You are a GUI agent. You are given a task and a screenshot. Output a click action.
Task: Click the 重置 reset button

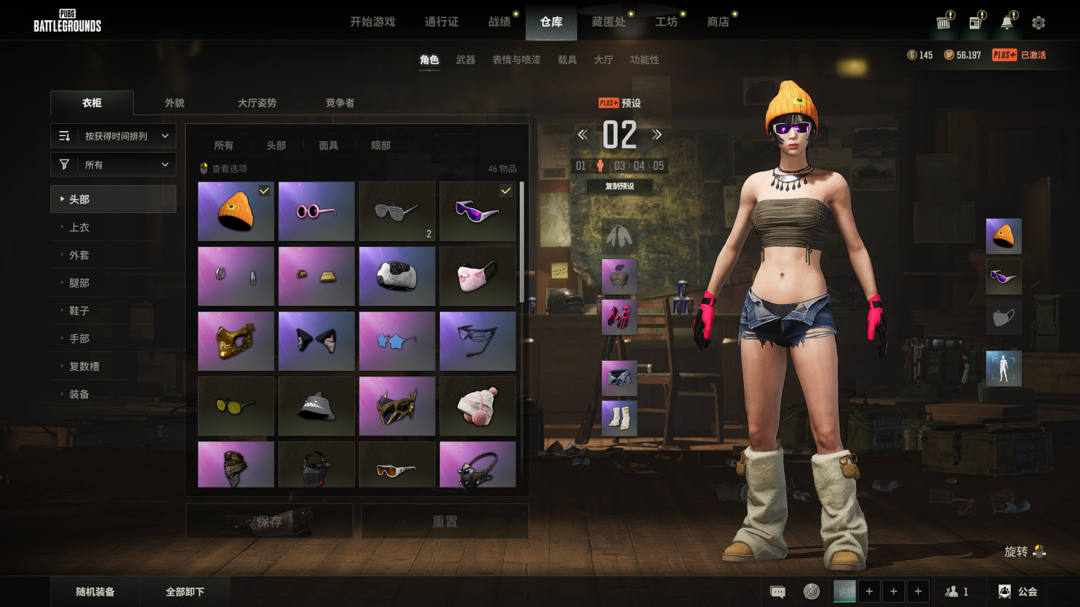coord(445,522)
